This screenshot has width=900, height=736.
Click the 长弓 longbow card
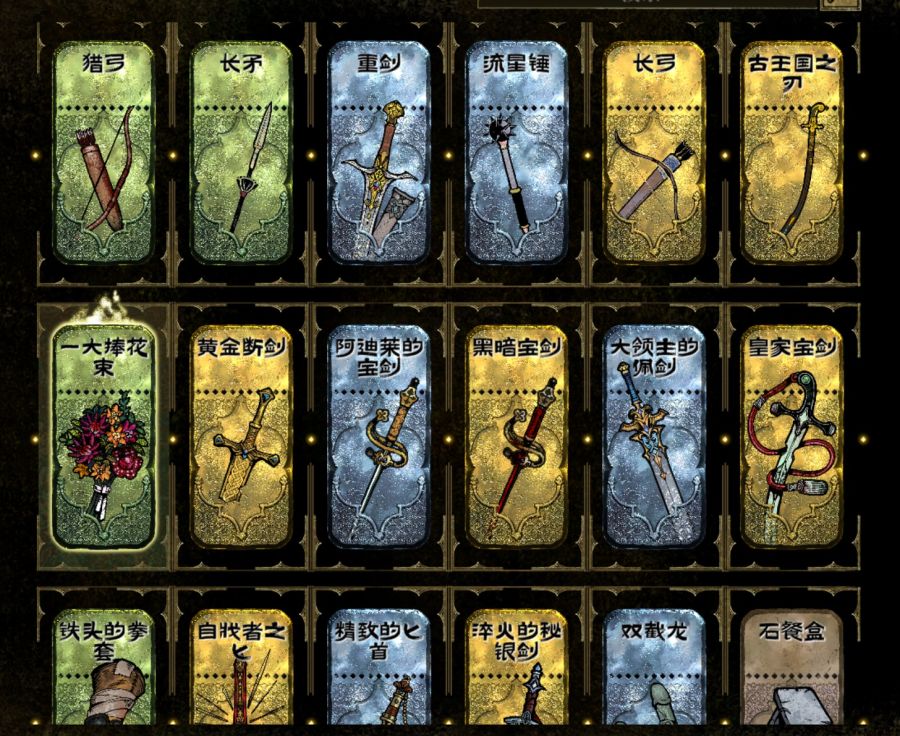(x=655, y=152)
